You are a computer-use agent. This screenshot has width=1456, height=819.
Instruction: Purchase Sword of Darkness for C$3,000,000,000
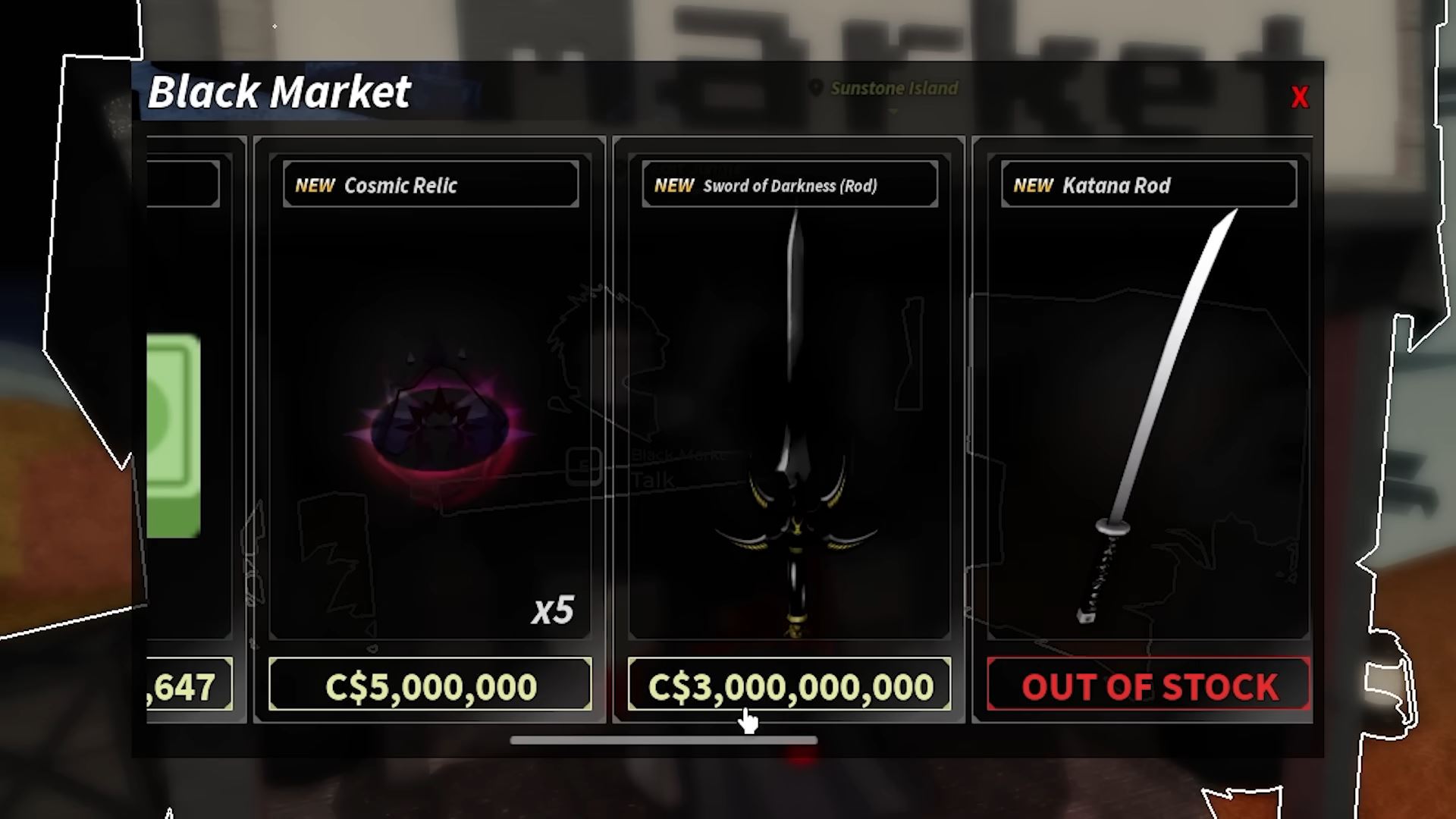point(789,685)
